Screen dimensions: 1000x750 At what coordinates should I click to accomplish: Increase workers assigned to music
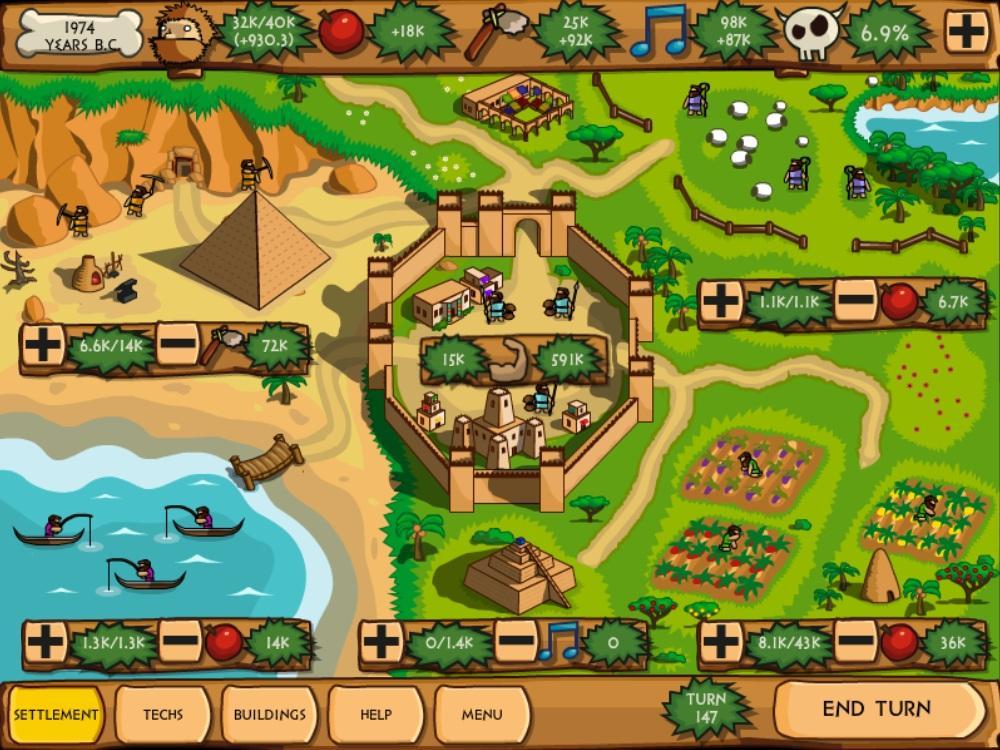click(382, 641)
